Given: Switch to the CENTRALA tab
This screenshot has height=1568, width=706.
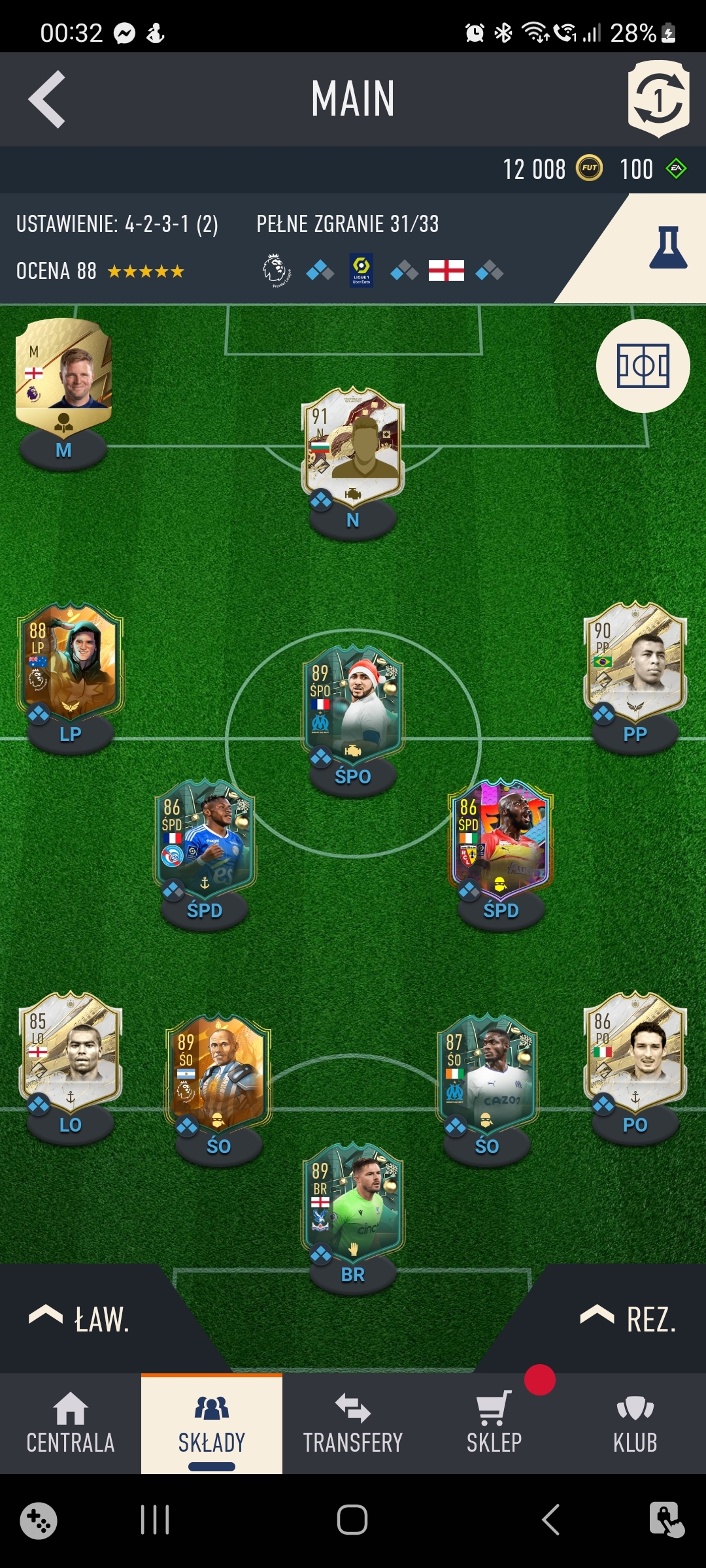Looking at the screenshot, I should (x=71, y=1424).
